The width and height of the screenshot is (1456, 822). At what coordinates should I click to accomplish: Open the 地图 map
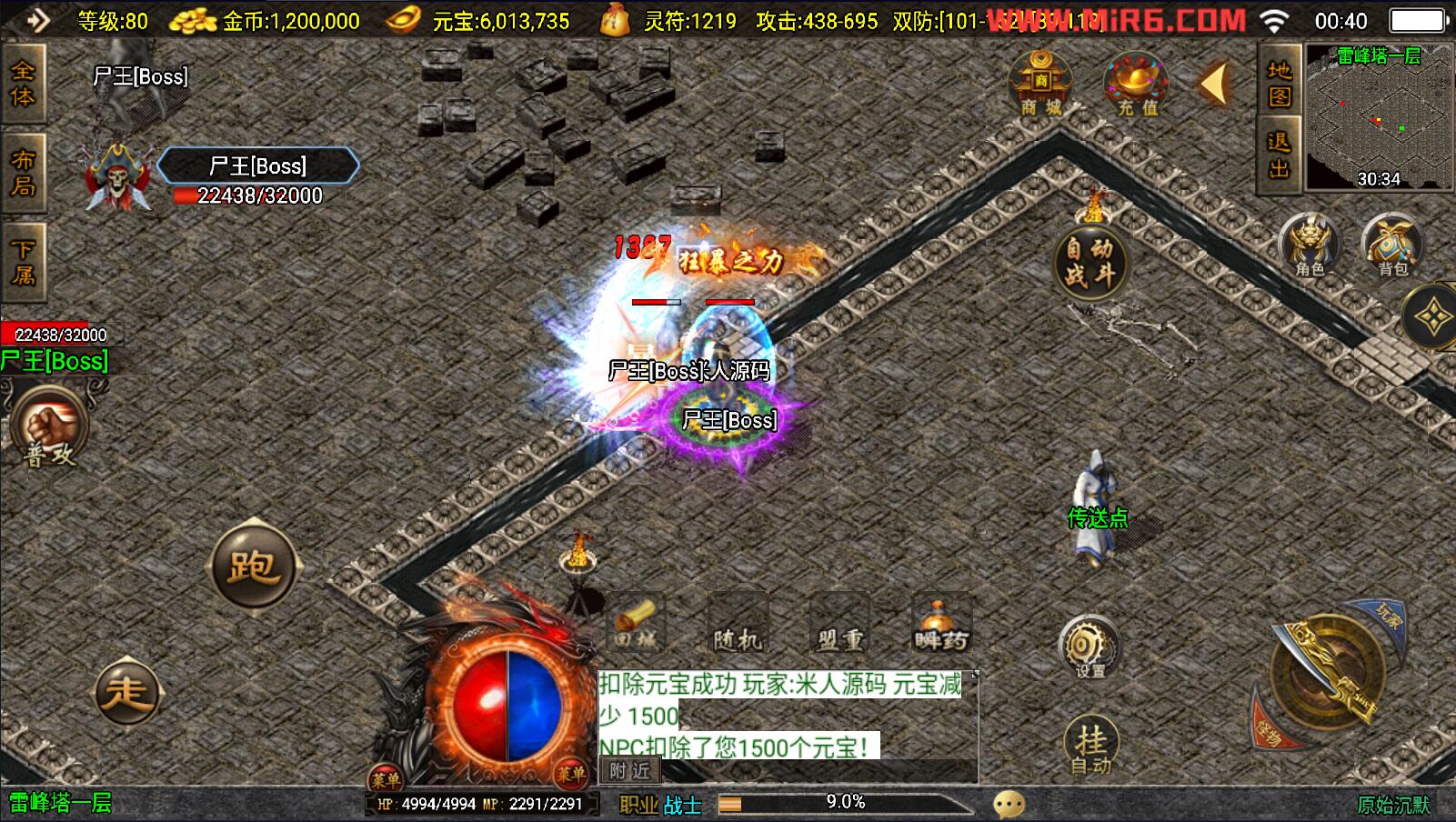coord(1279,84)
